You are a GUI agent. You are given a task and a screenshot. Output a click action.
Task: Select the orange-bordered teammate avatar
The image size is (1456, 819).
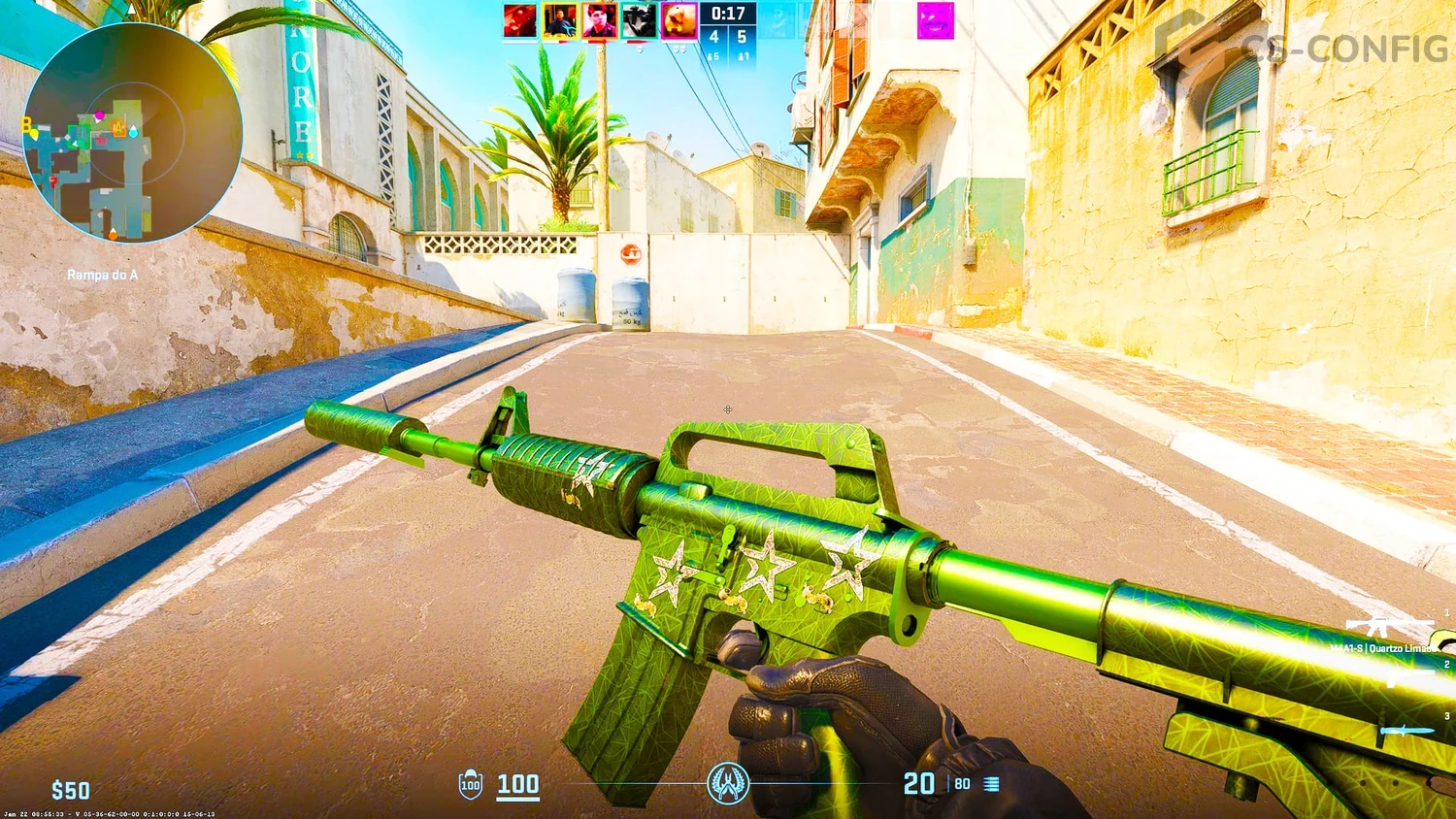click(x=599, y=20)
